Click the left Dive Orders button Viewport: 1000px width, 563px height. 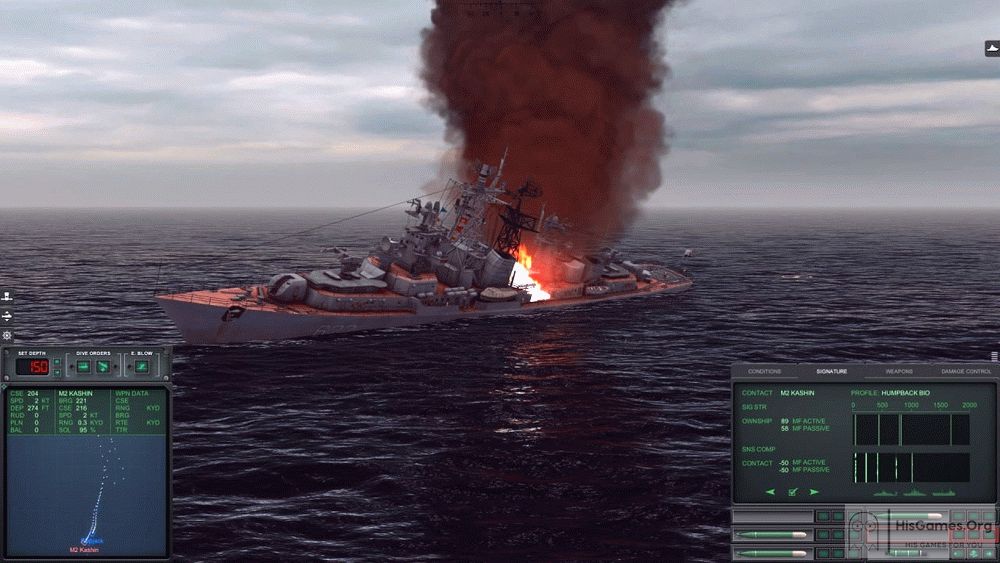point(83,367)
